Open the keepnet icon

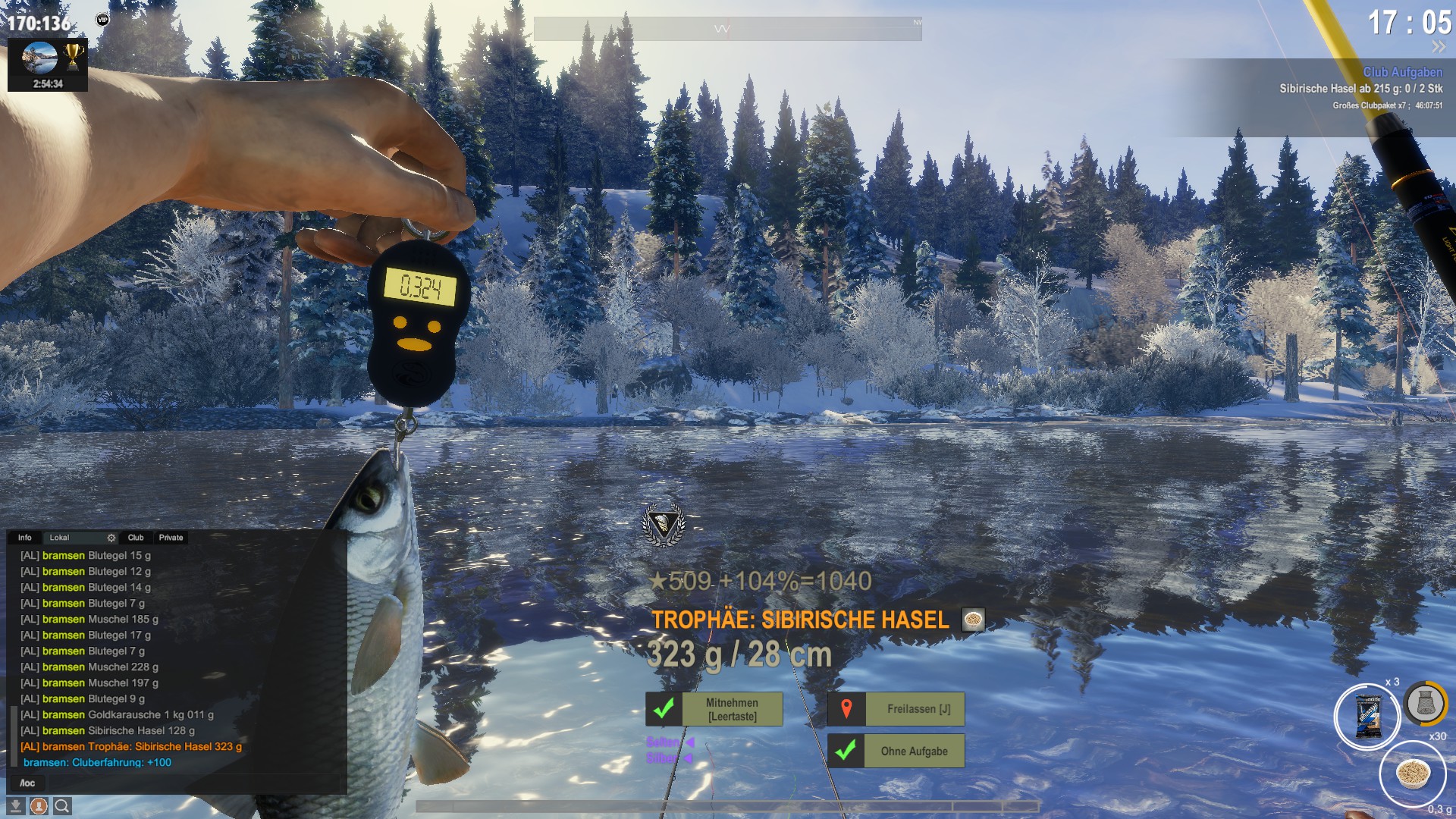(1425, 703)
